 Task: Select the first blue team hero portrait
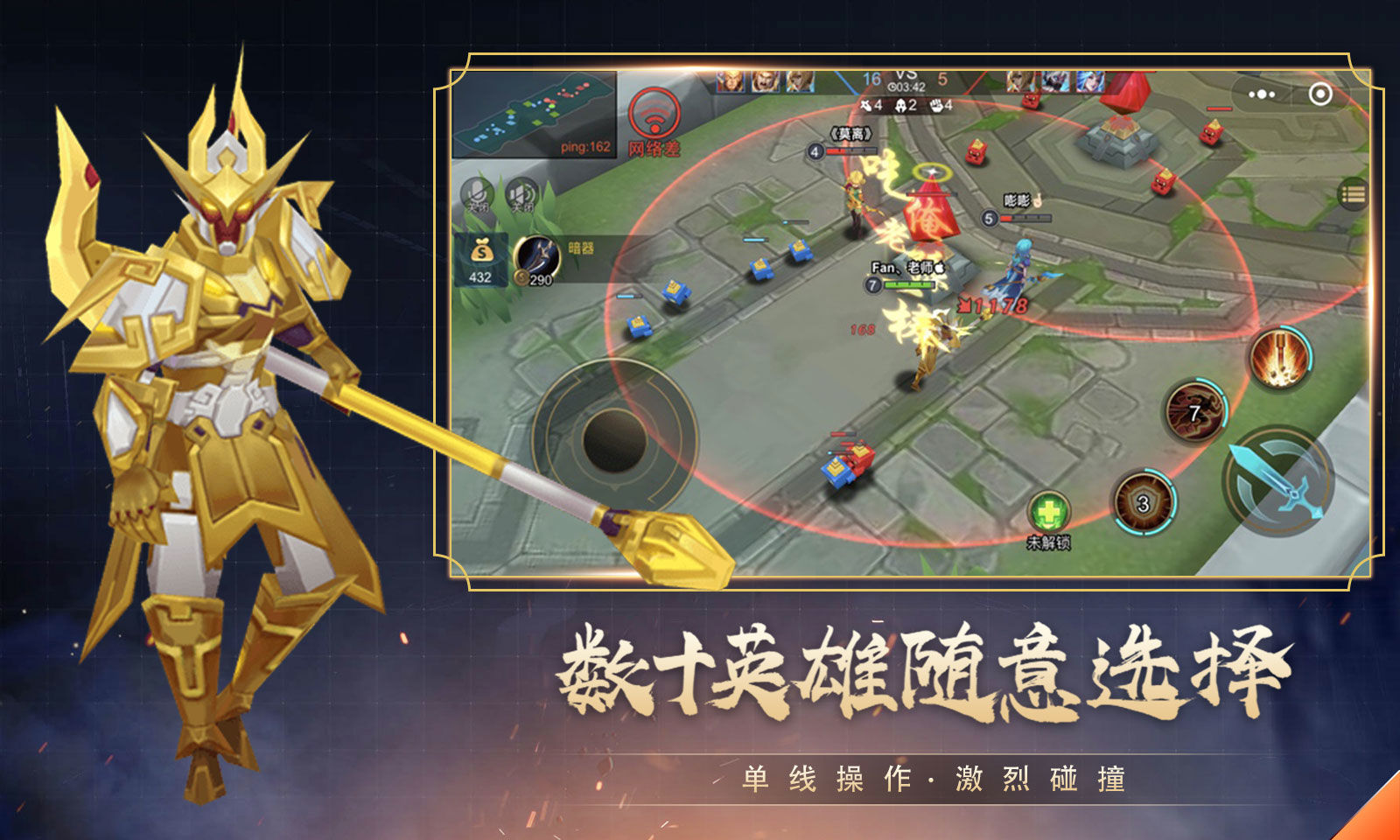tap(731, 81)
